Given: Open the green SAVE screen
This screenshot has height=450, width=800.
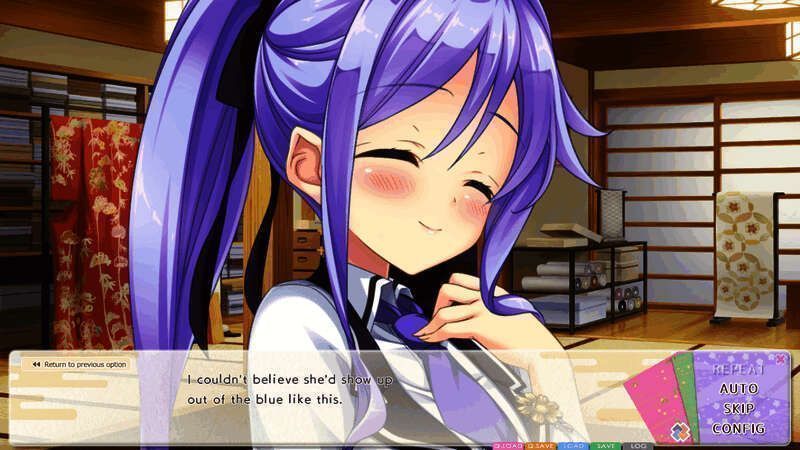Looking at the screenshot, I should point(605,445).
